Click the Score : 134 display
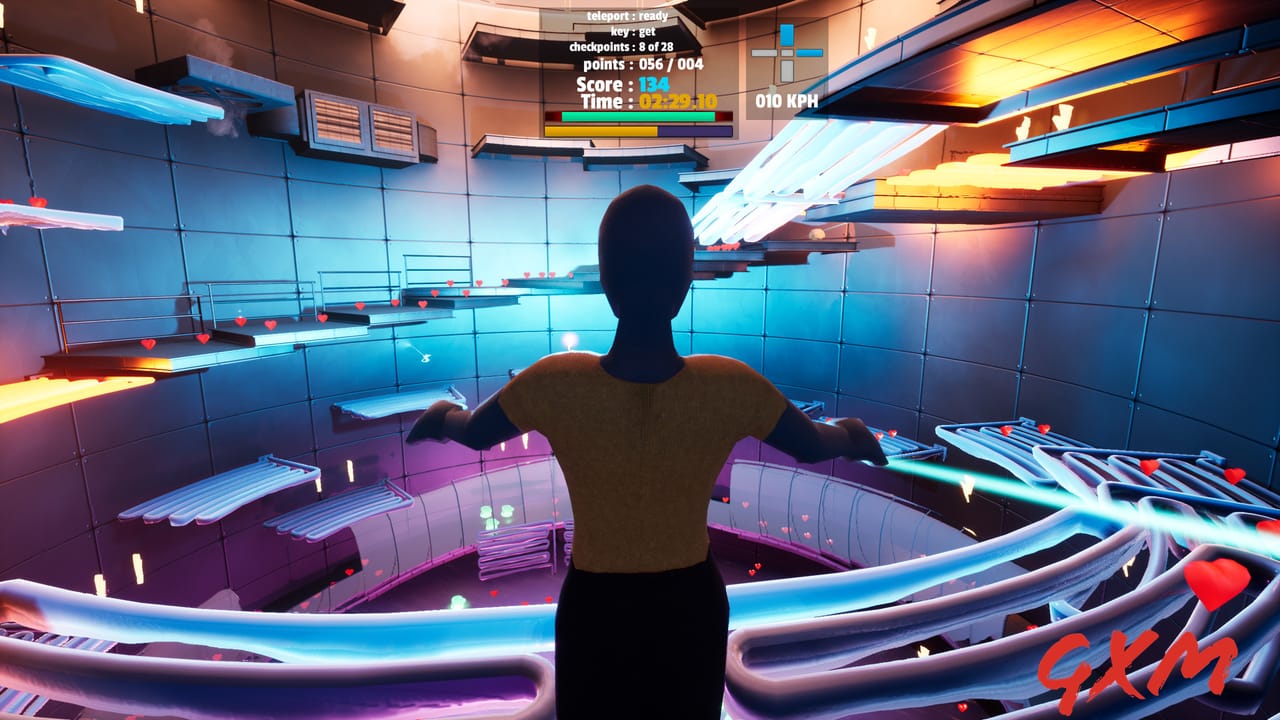This screenshot has height=720, width=1280. click(x=623, y=84)
